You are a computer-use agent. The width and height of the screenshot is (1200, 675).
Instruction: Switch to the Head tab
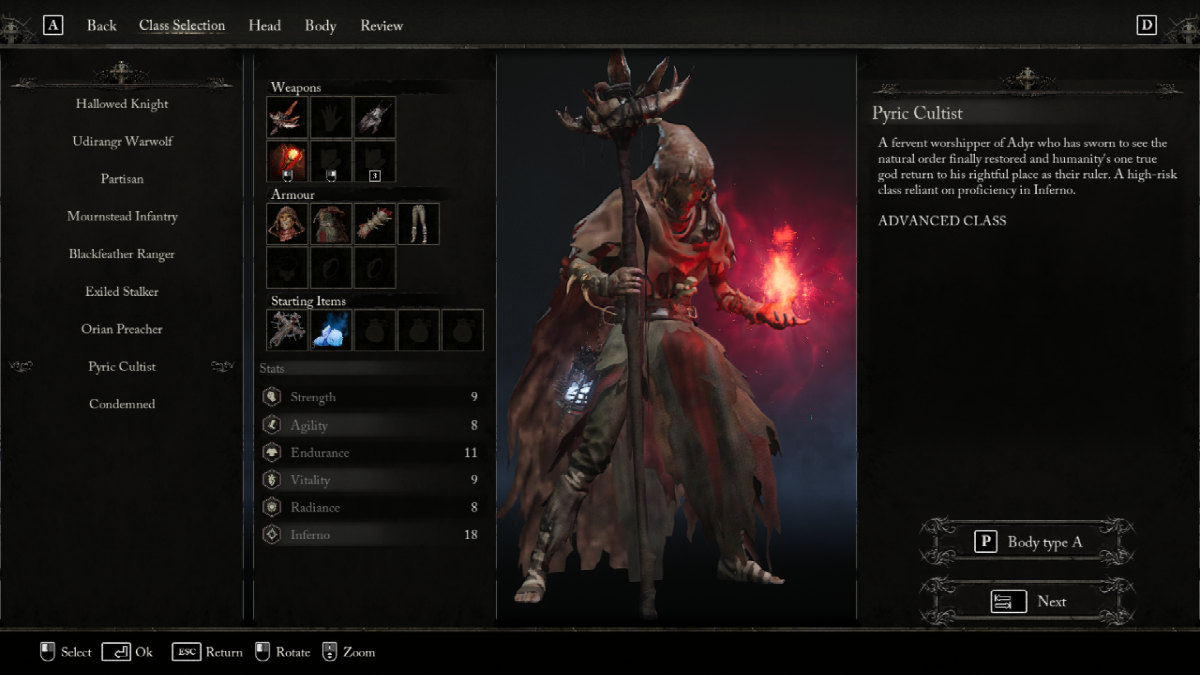[x=264, y=26]
